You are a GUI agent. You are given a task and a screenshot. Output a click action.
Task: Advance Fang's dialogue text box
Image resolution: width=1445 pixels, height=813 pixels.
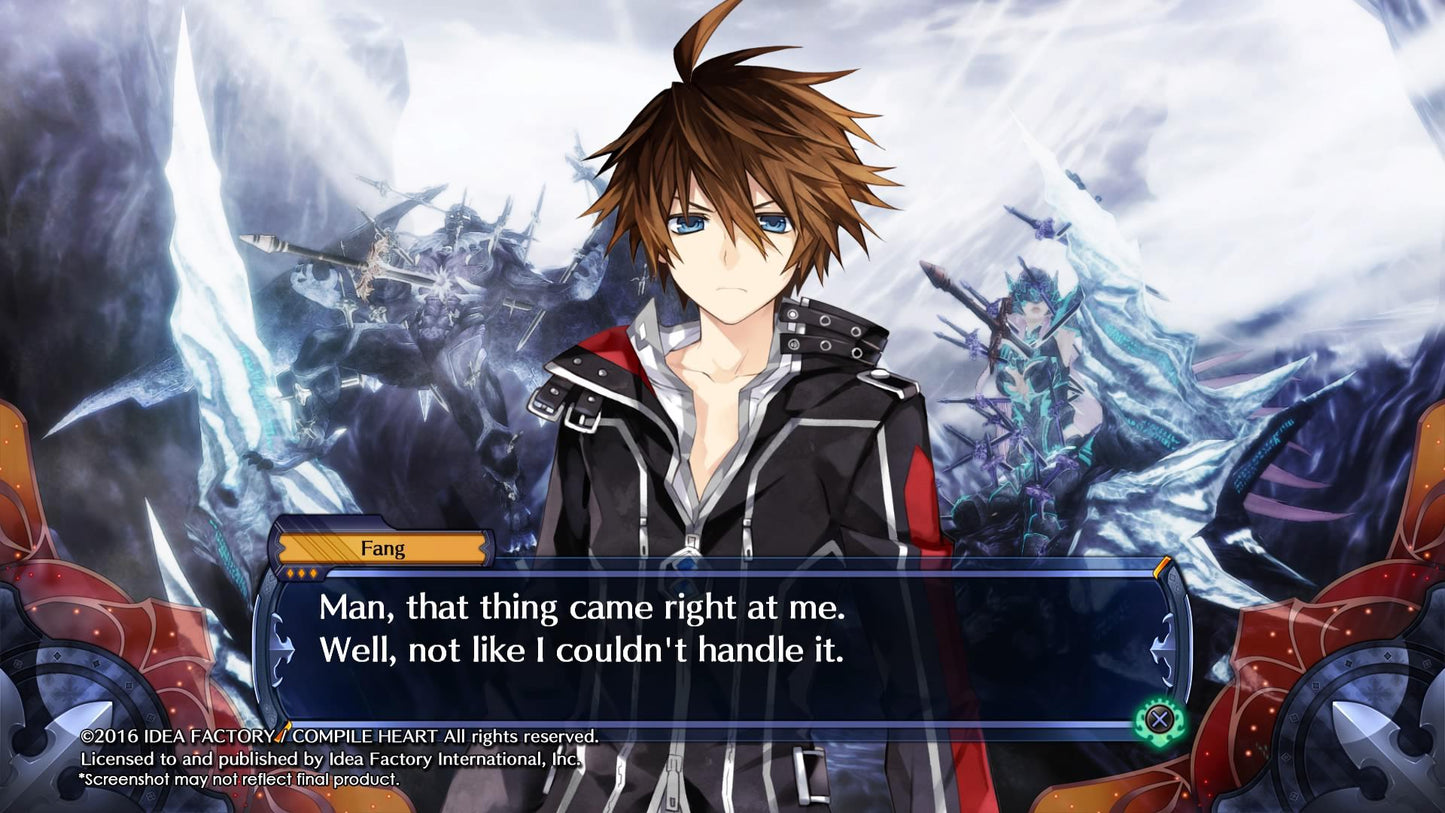(1159, 718)
